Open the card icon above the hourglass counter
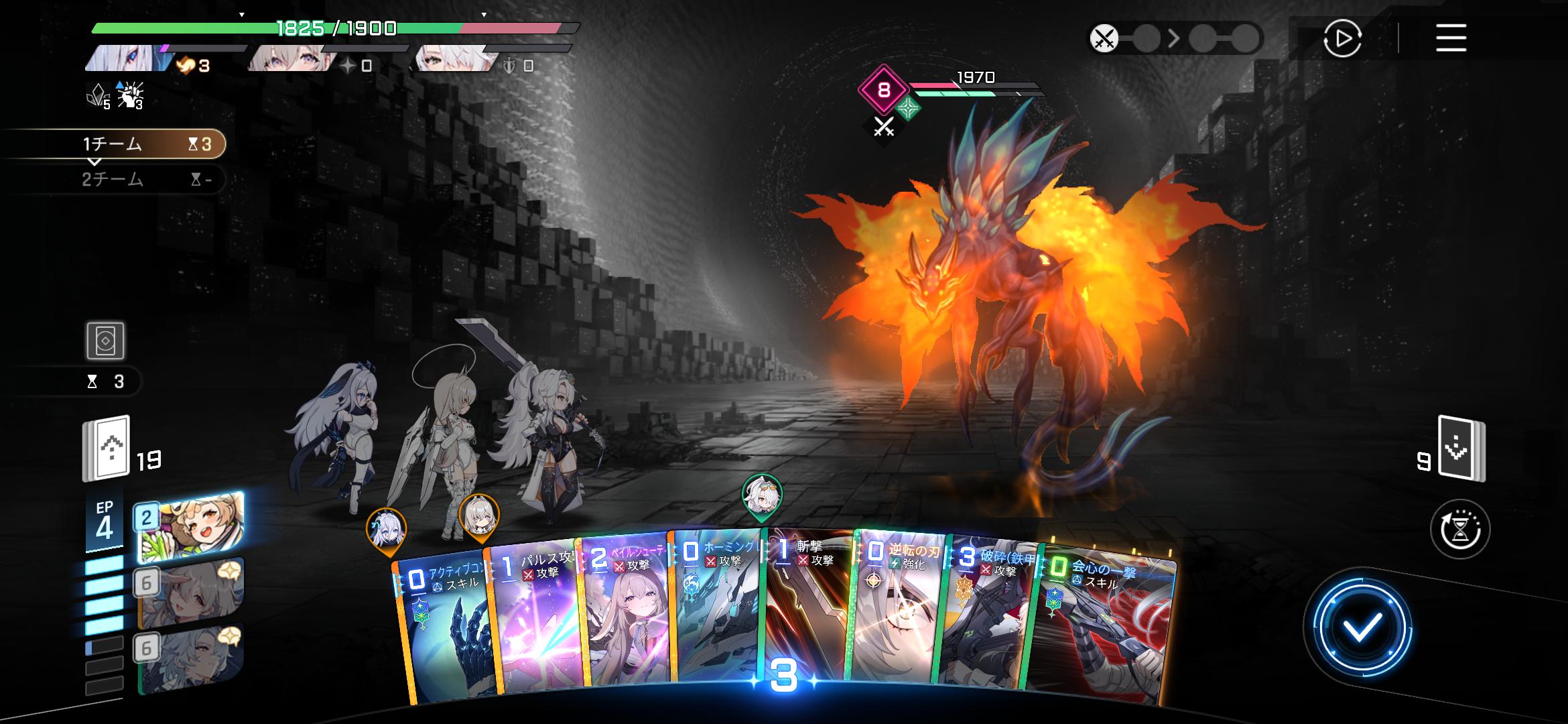 pyautogui.click(x=105, y=341)
